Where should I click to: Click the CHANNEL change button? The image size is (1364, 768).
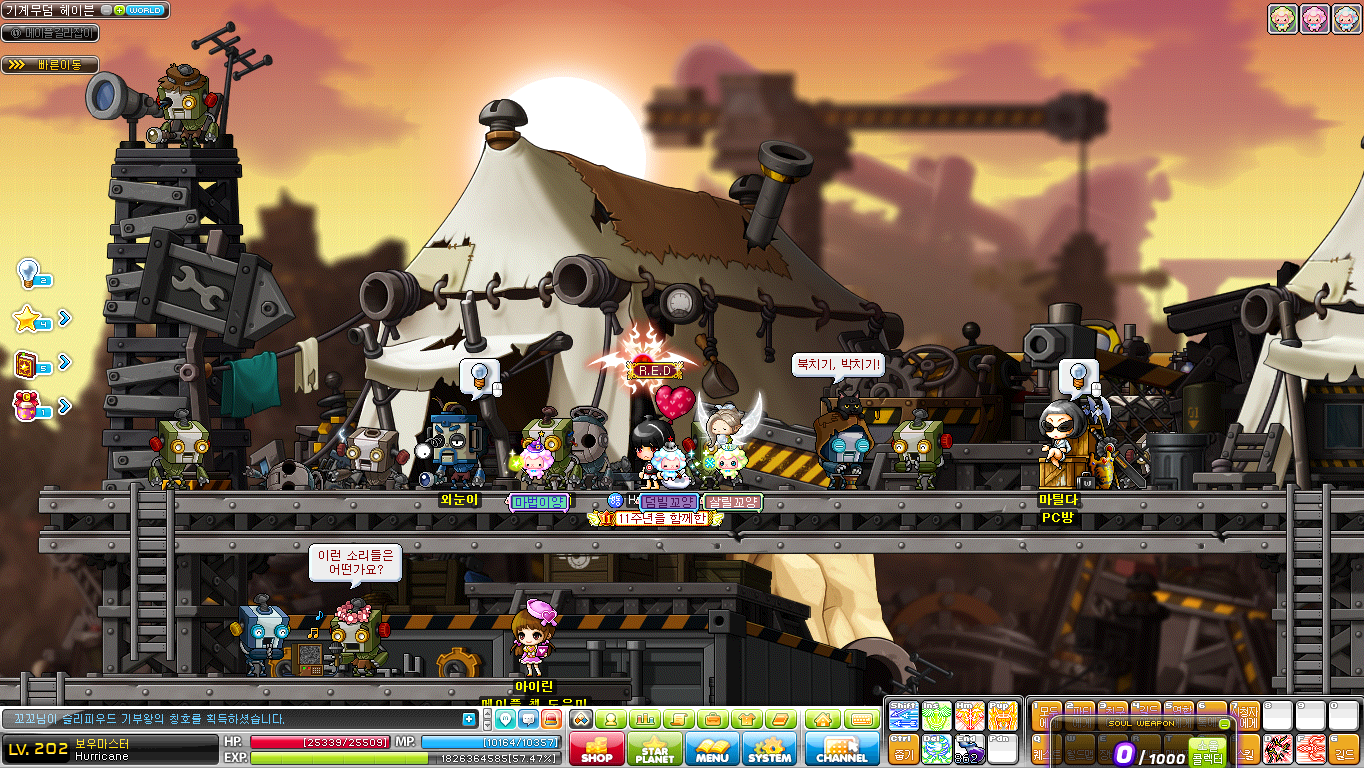click(x=841, y=749)
